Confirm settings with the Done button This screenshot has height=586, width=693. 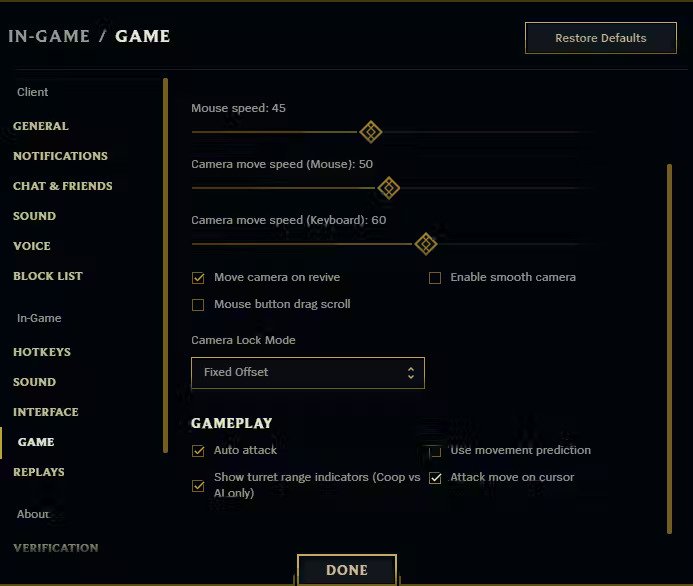tap(347, 570)
